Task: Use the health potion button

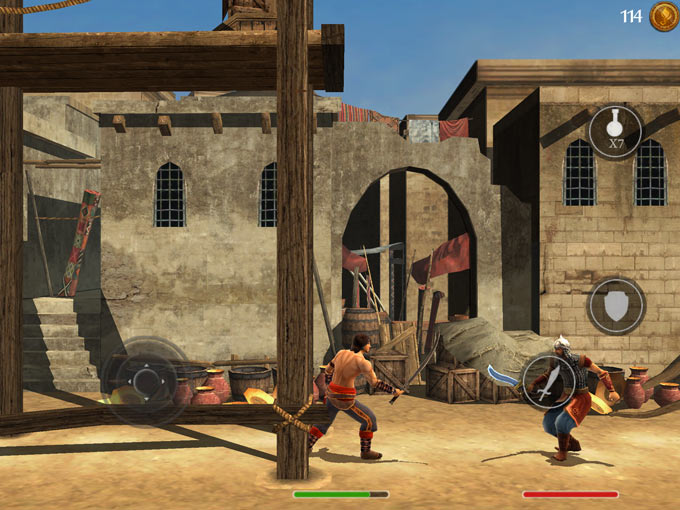Action: (615, 131)
